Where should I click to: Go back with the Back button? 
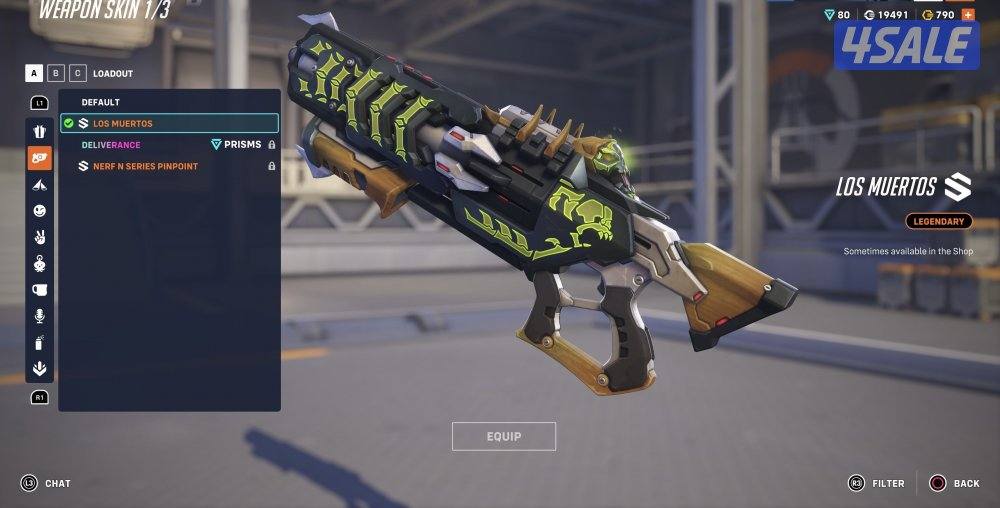click(955, 483)
